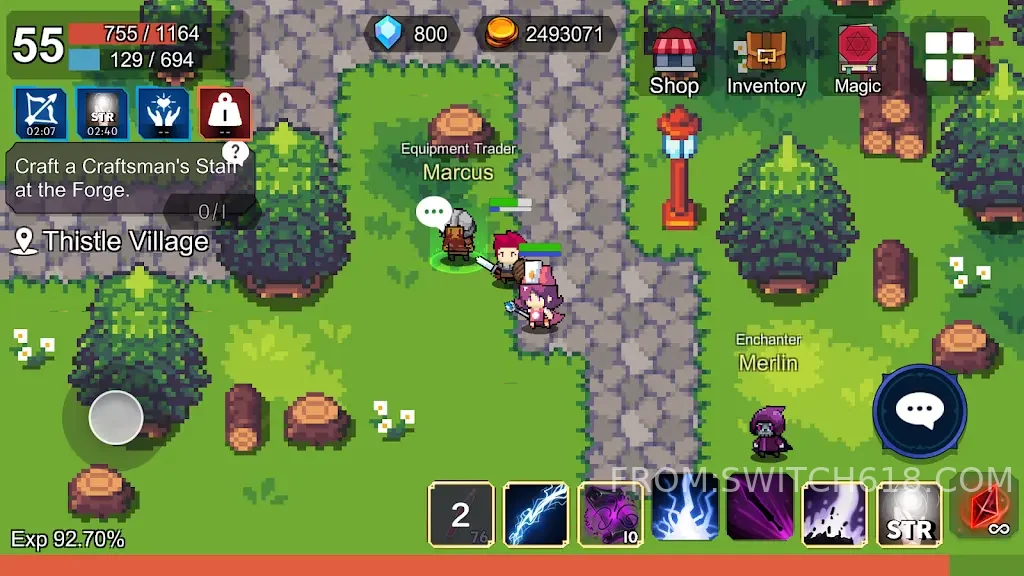Select the hotbar slot numbered 2
The height and width of the screenshot is (576, 1024).
tap(461, 514)
